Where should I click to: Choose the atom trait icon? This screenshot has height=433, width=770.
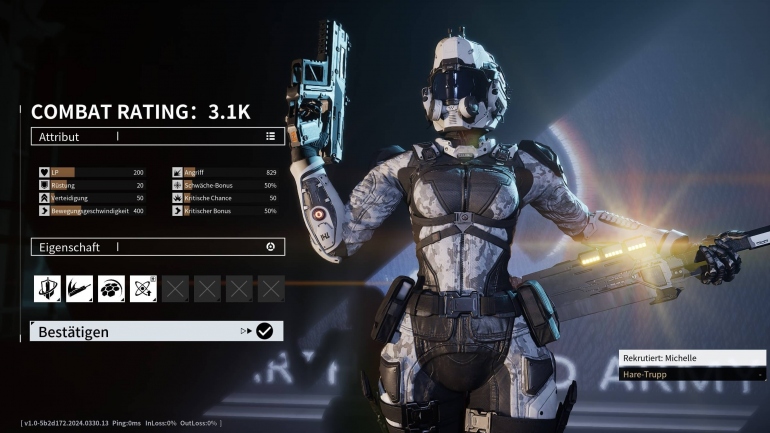[x=143, y=289]
